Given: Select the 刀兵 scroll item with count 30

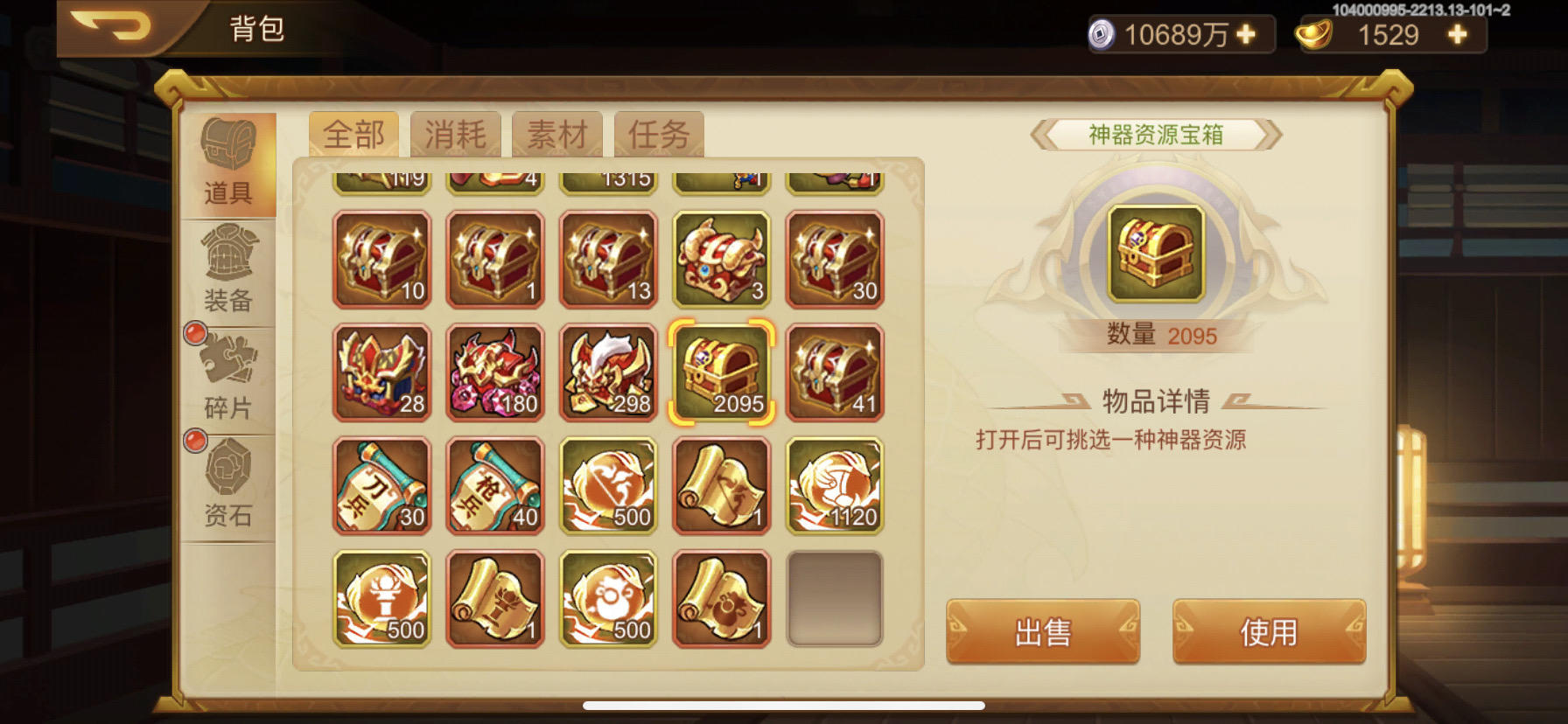Looking at the screenshot, I should click(381, 485).
